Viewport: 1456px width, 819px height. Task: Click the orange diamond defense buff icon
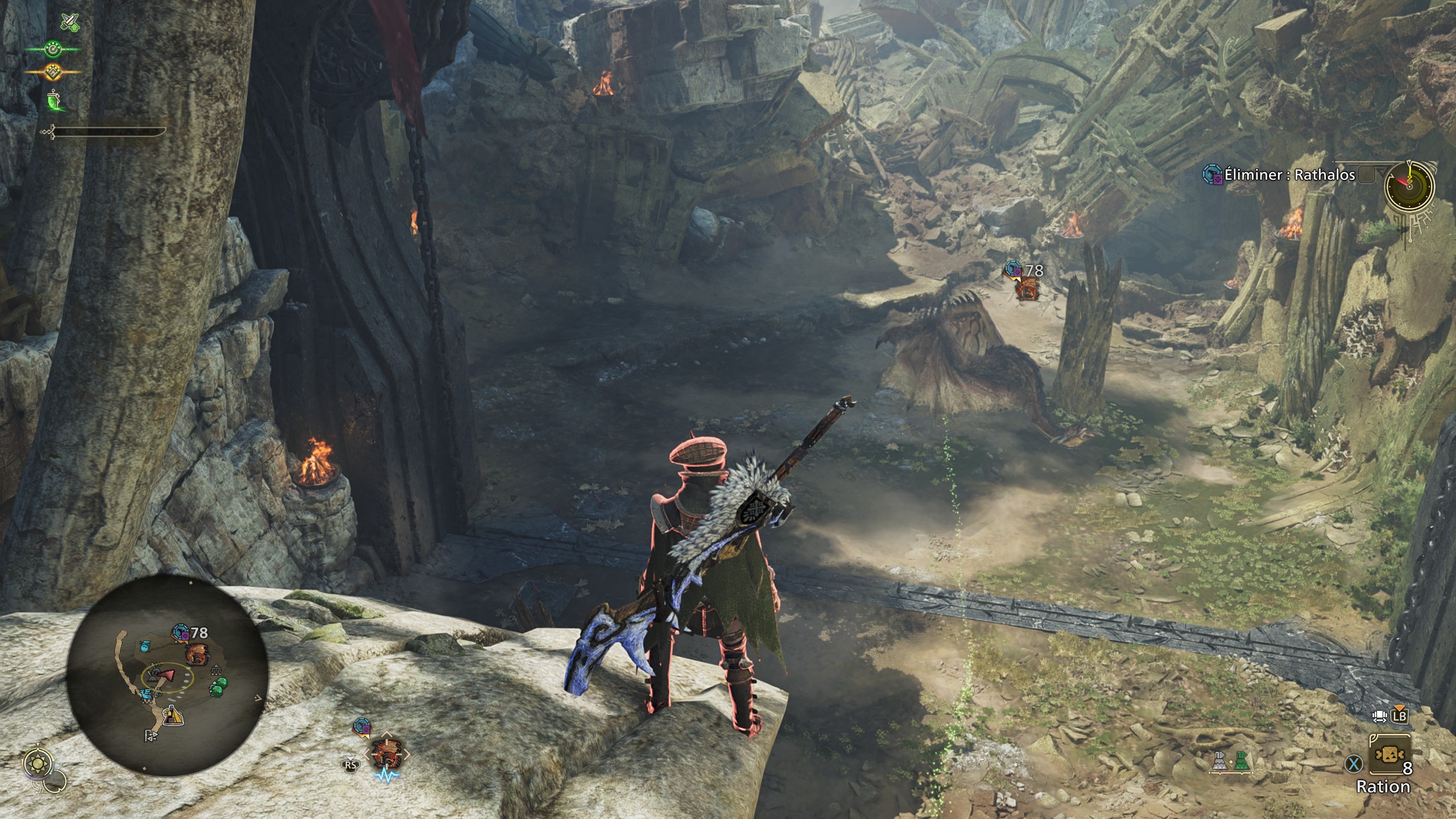tap(53, 71)
